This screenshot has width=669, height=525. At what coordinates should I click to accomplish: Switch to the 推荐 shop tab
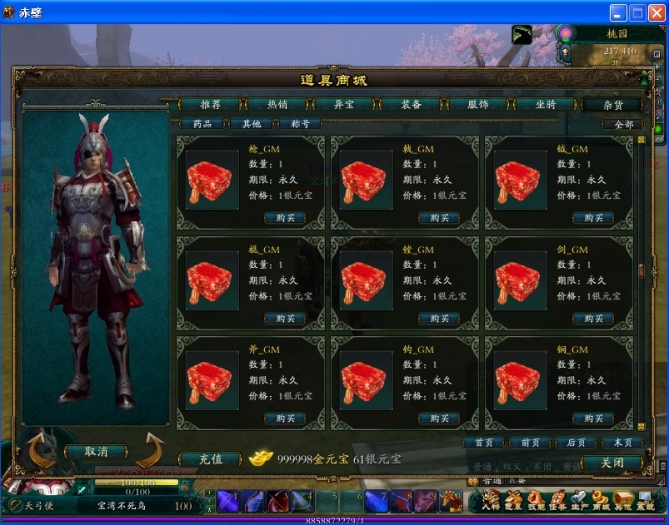(x=211, y=104)
